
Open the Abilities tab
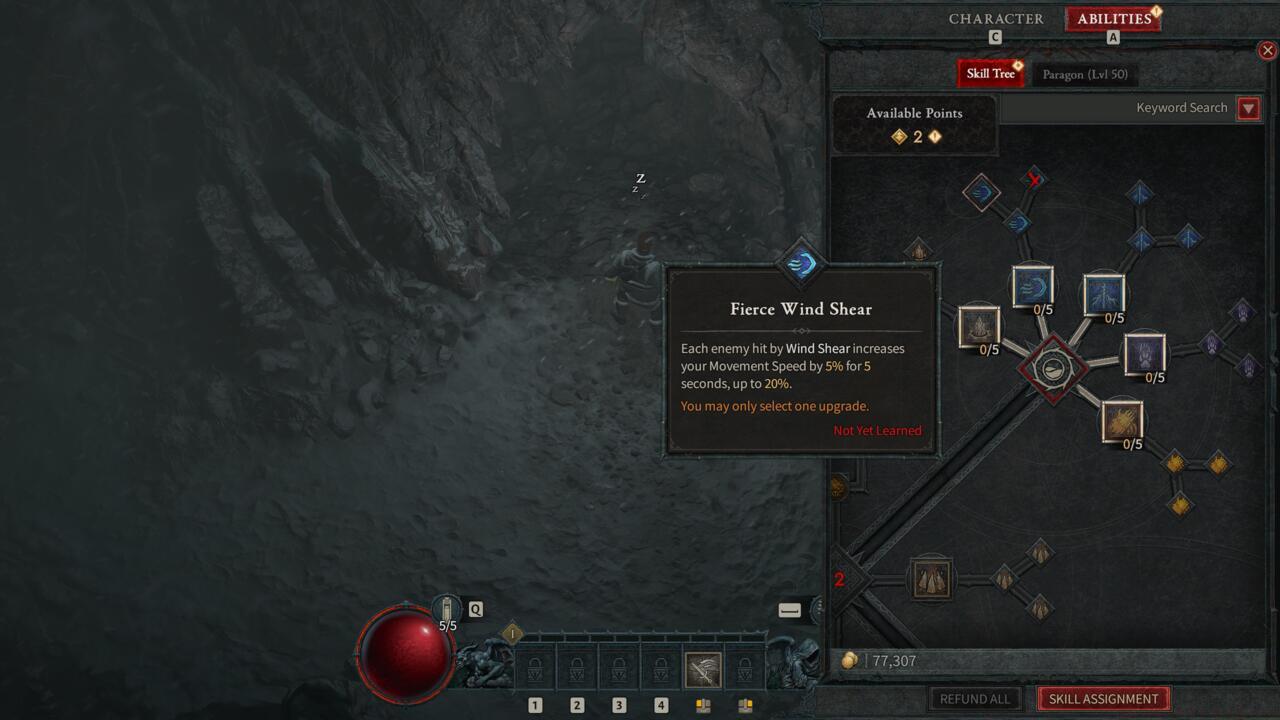(x=1113, y=19)
